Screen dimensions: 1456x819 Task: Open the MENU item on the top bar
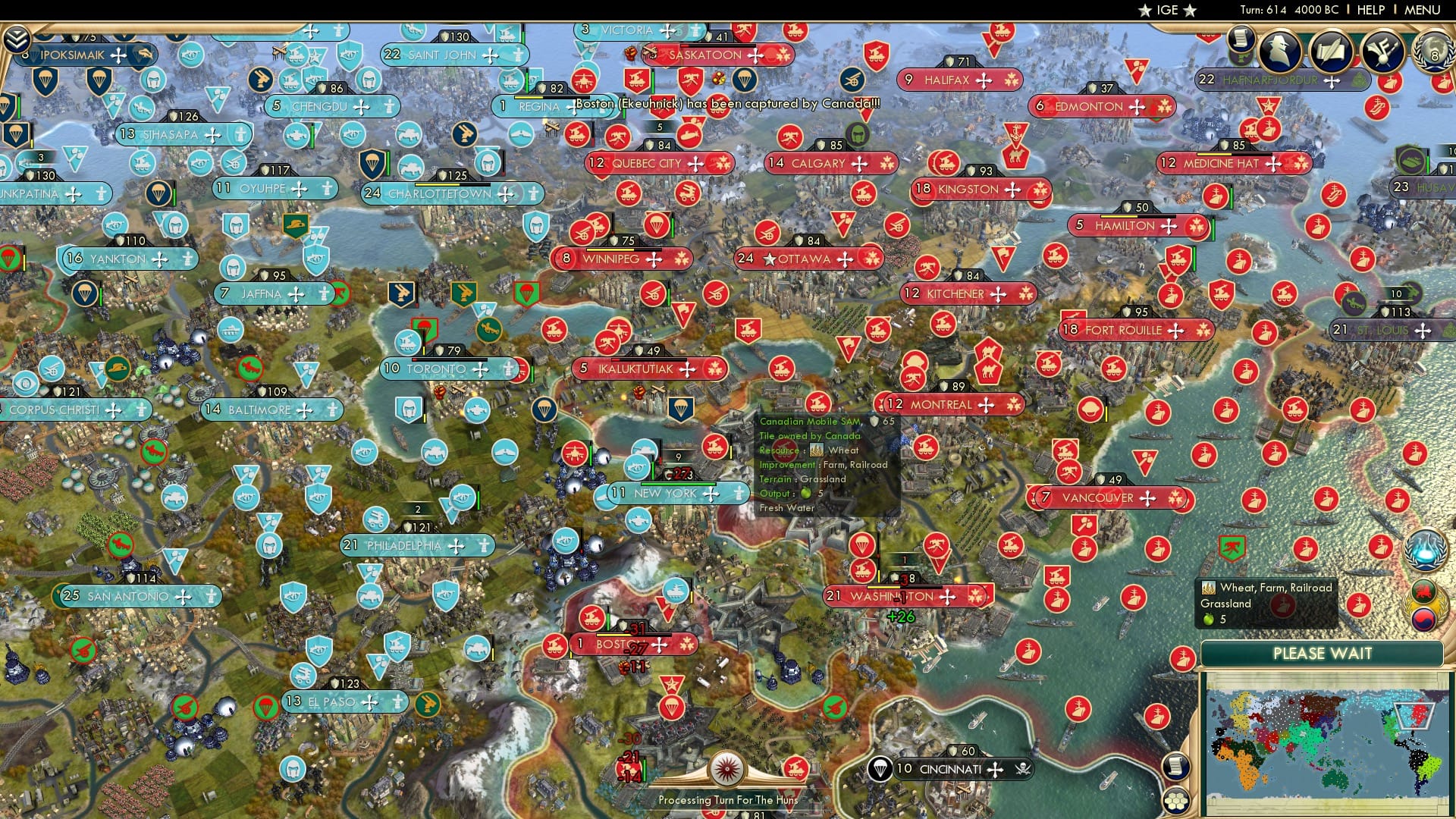click(1421, 10)
